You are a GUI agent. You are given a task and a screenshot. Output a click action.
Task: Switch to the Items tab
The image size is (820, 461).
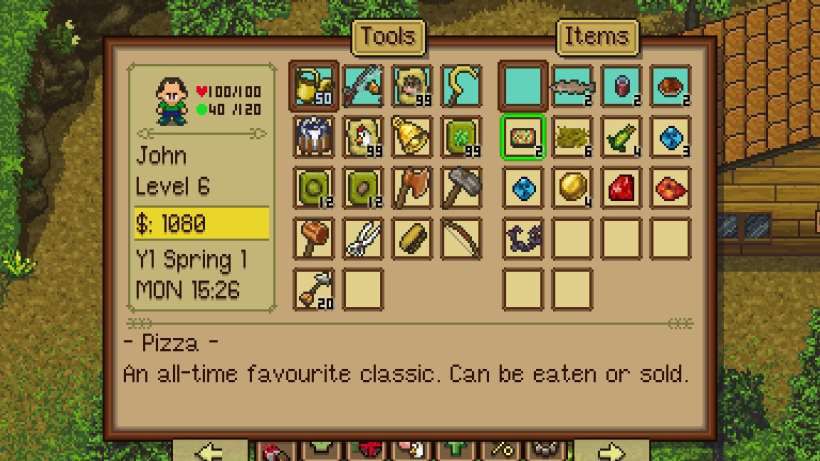(596, 37)
